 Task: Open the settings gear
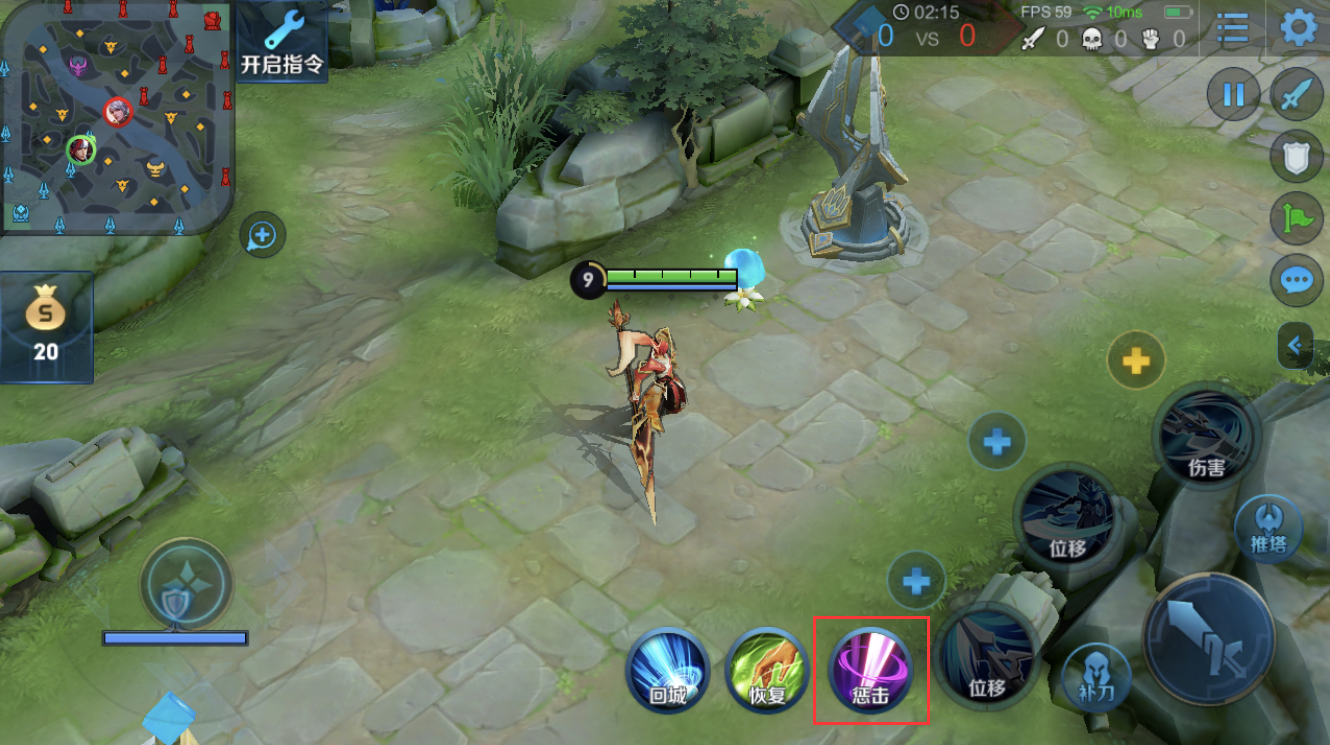click(1298, 28)
